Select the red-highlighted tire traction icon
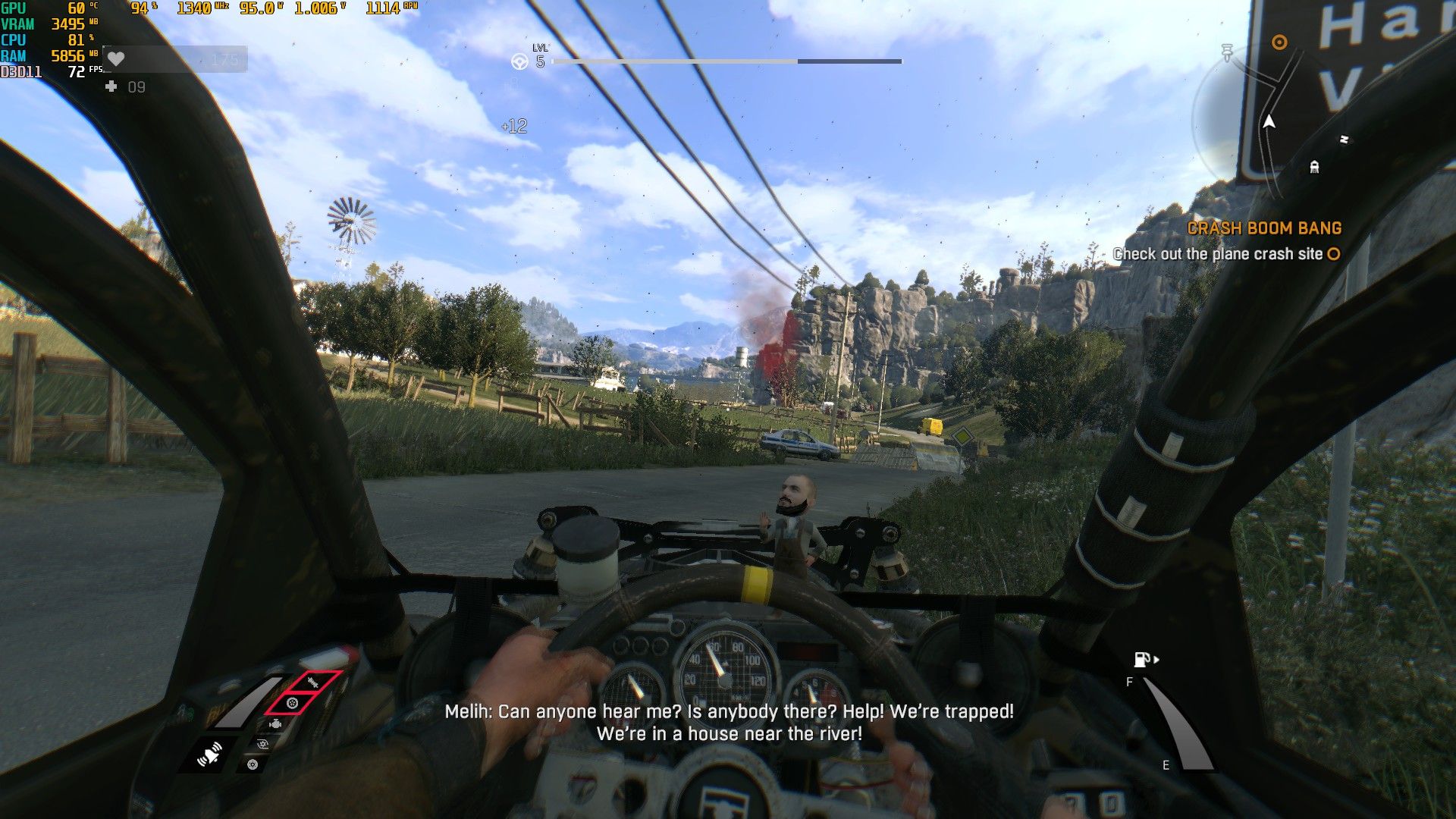Viewport: 1456px width, 819px height. [x=292, y=704]
